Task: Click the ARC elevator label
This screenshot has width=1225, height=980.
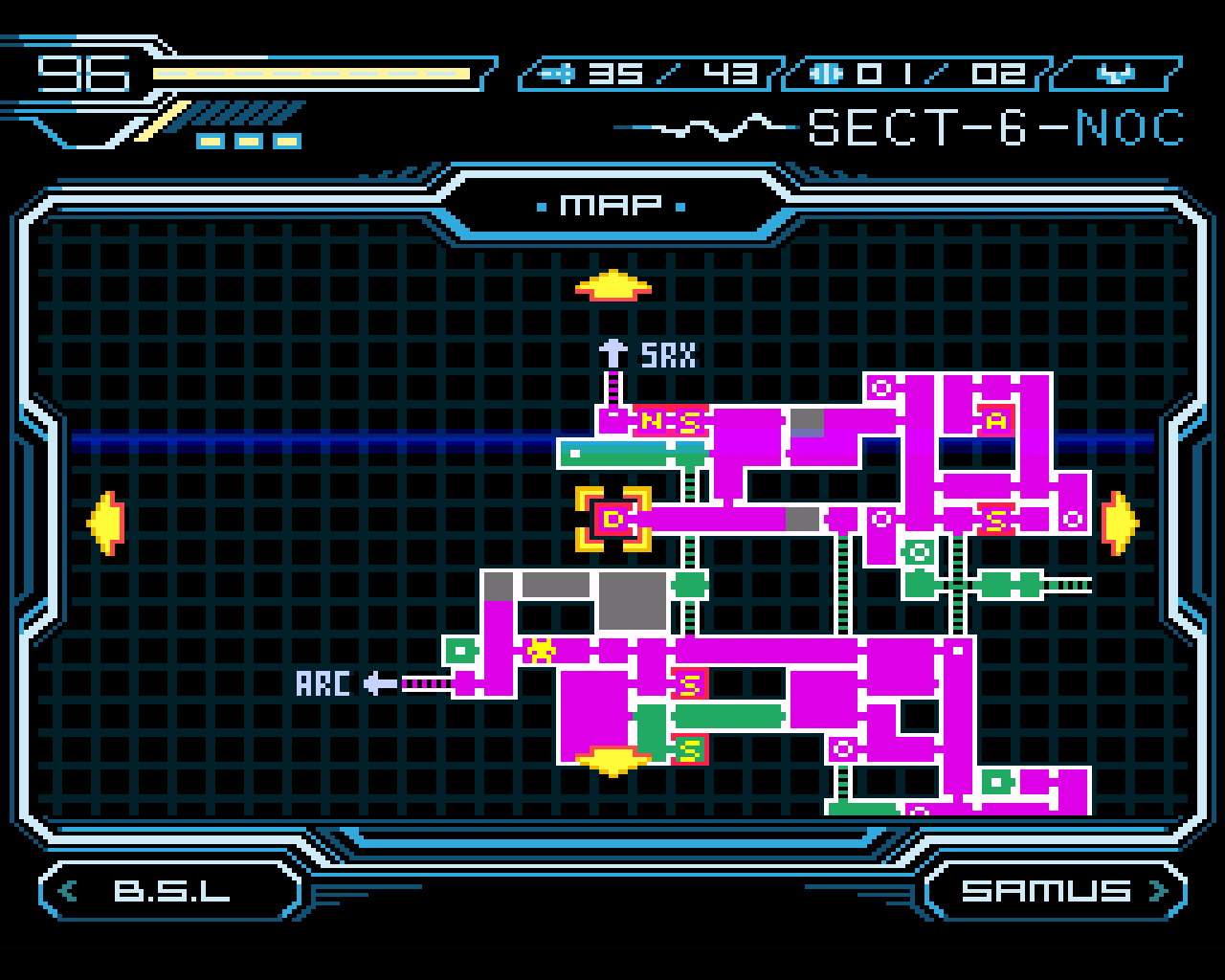Action: point(324,683)
